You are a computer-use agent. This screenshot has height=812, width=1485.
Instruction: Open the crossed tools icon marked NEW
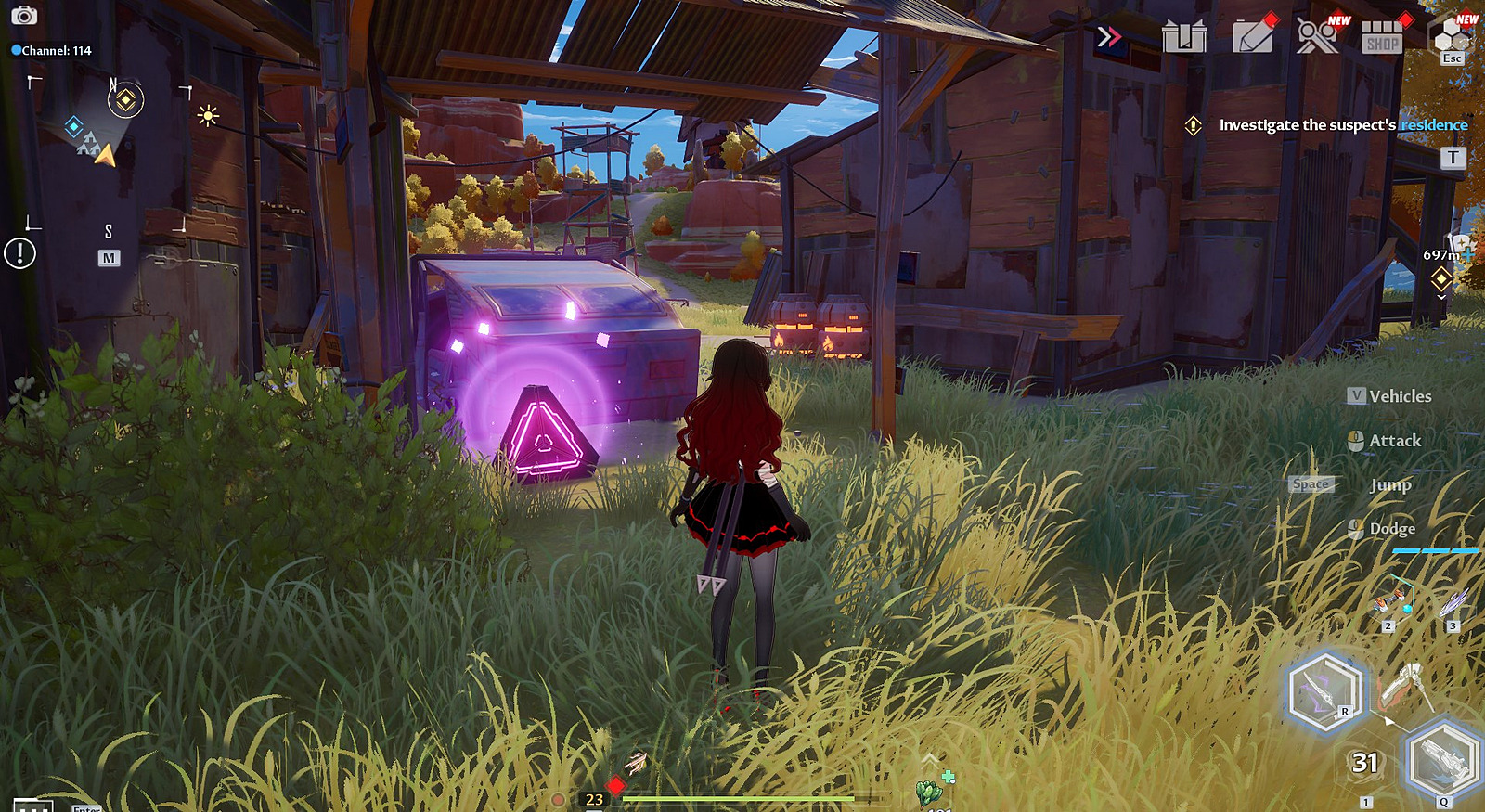(1317, 37)
